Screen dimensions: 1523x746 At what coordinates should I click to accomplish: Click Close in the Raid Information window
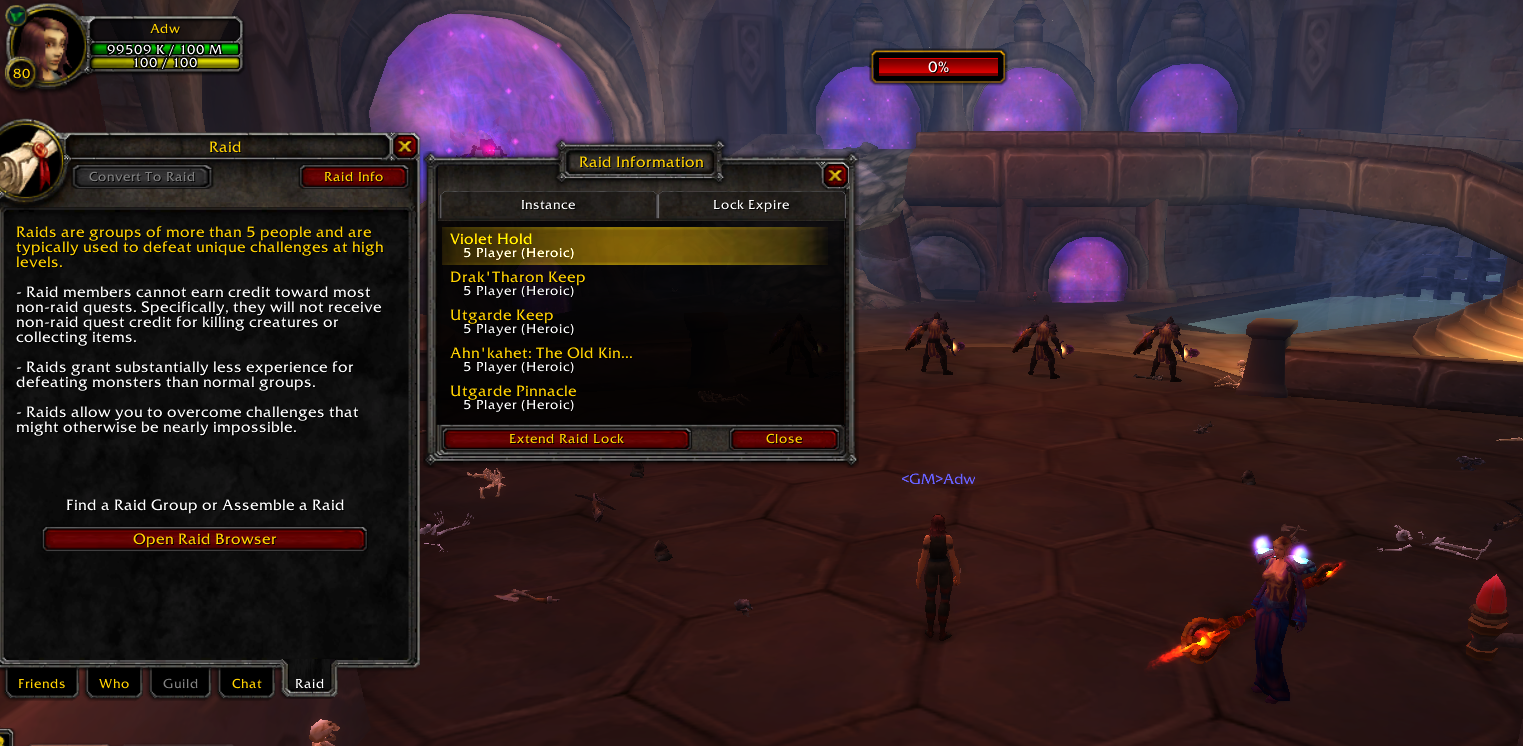tap(785, 438)
